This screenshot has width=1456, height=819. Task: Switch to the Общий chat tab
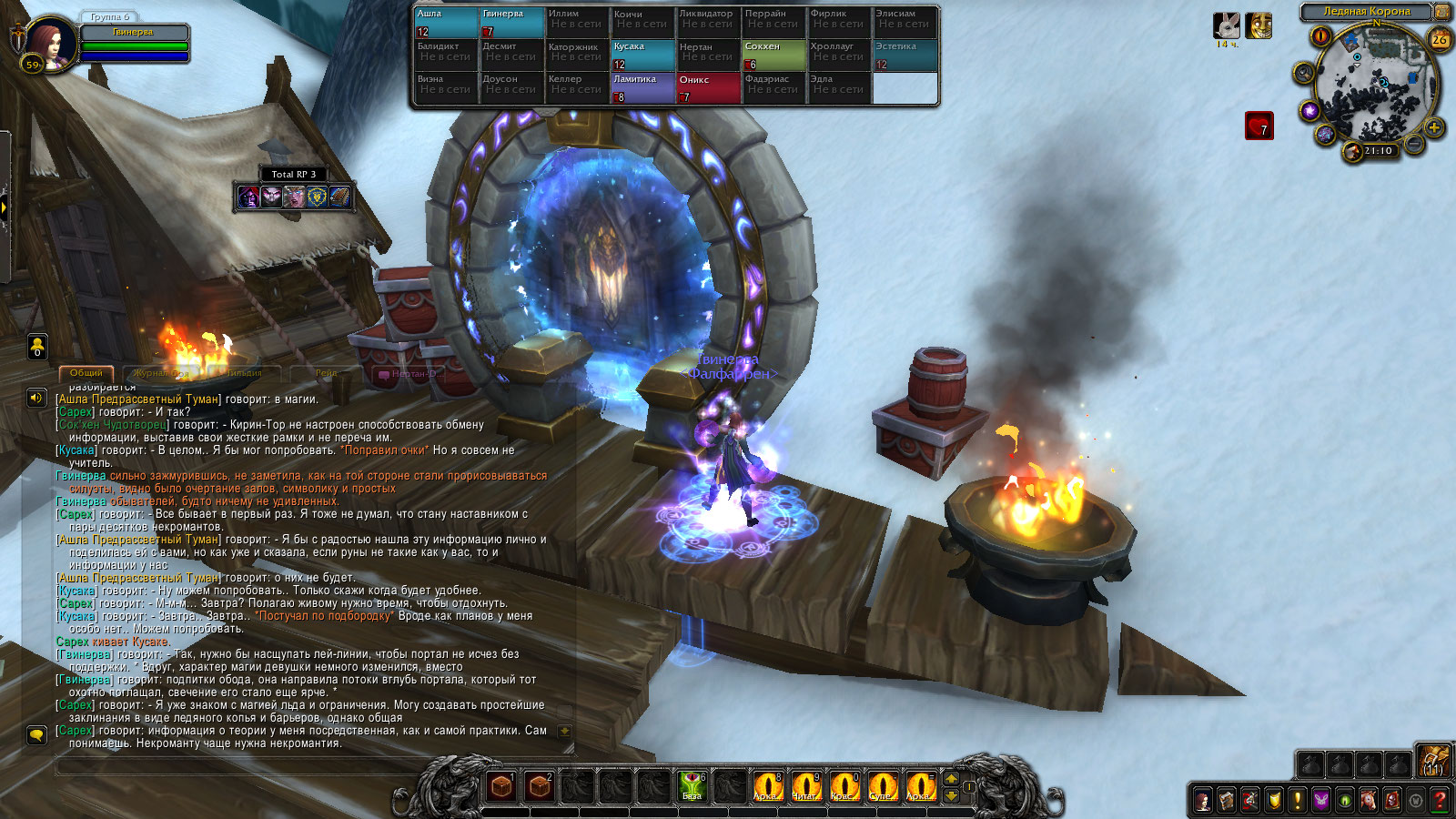tap(86, 373)
